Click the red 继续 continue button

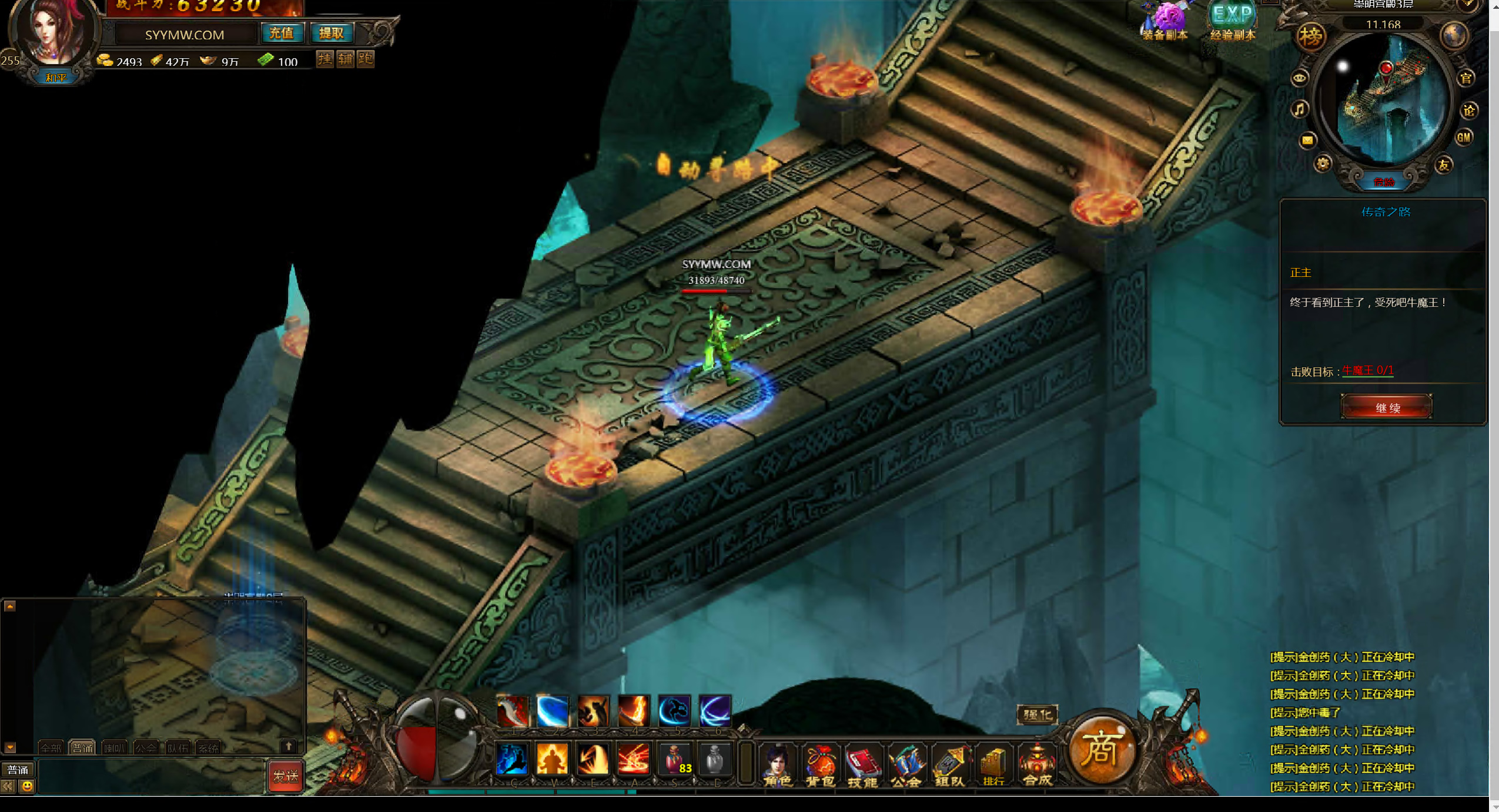[1386, 407]
